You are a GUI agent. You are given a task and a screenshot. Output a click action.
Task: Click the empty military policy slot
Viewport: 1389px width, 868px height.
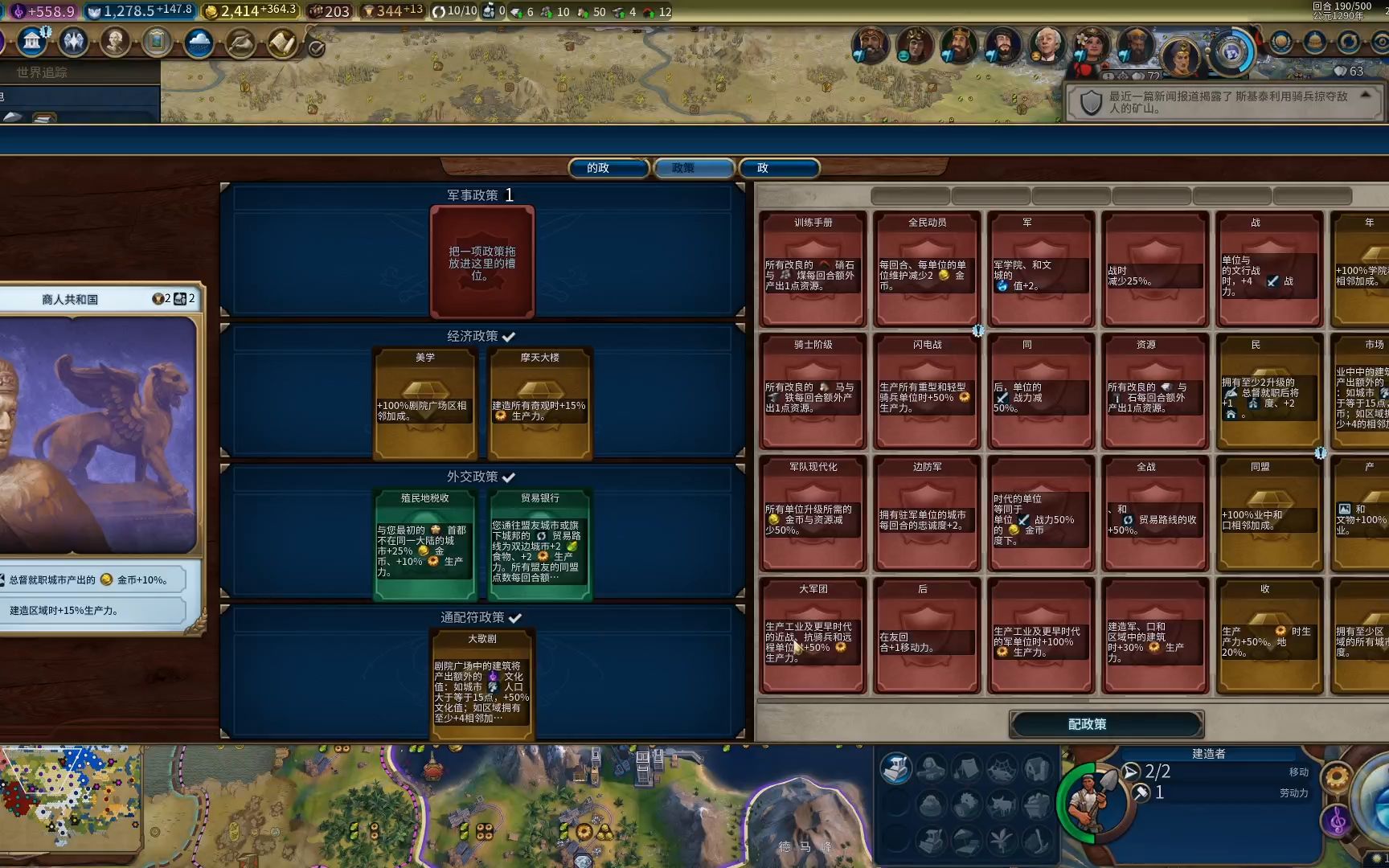(482, 262)
